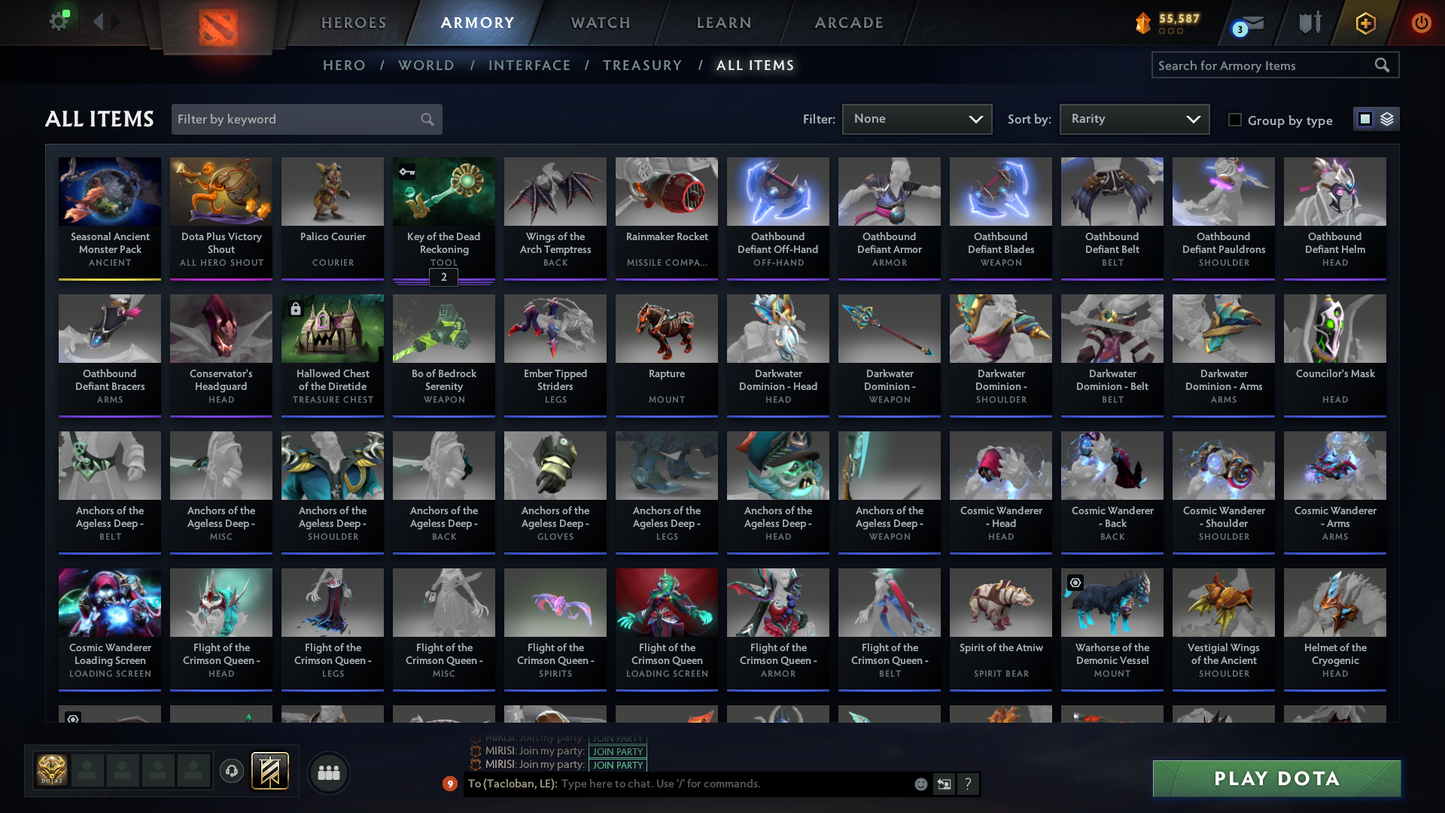
Task: Open the battle pass banner icon
Action: (270, 770)
